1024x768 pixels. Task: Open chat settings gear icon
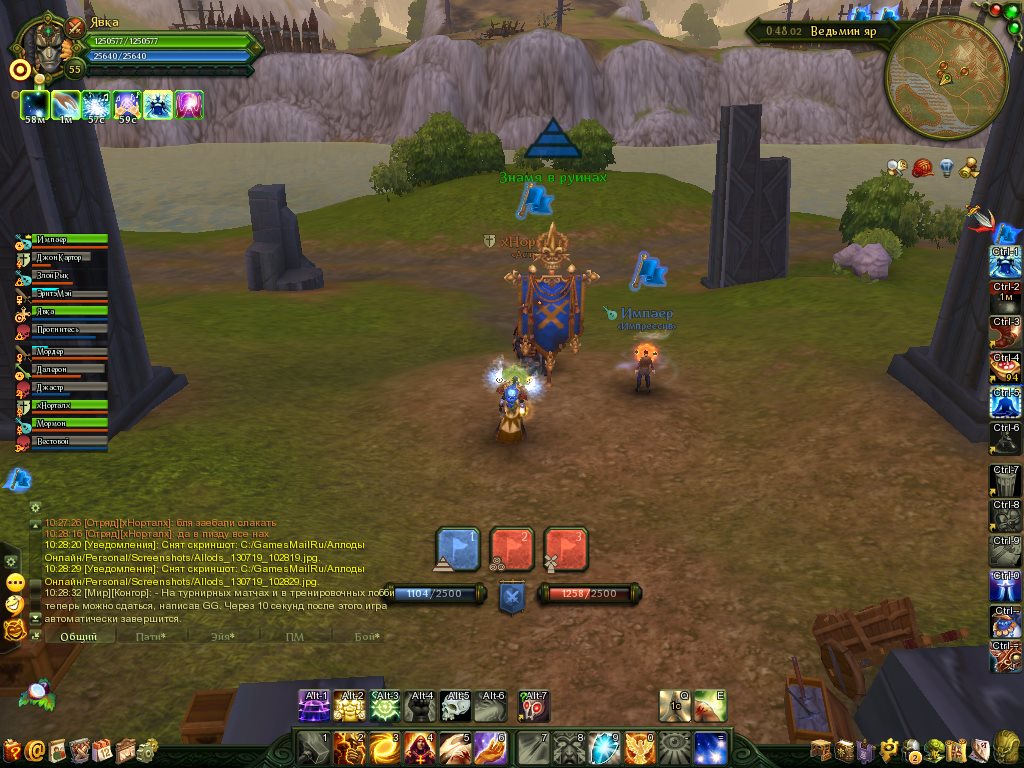pyautogui.click(x=35, y=507)
